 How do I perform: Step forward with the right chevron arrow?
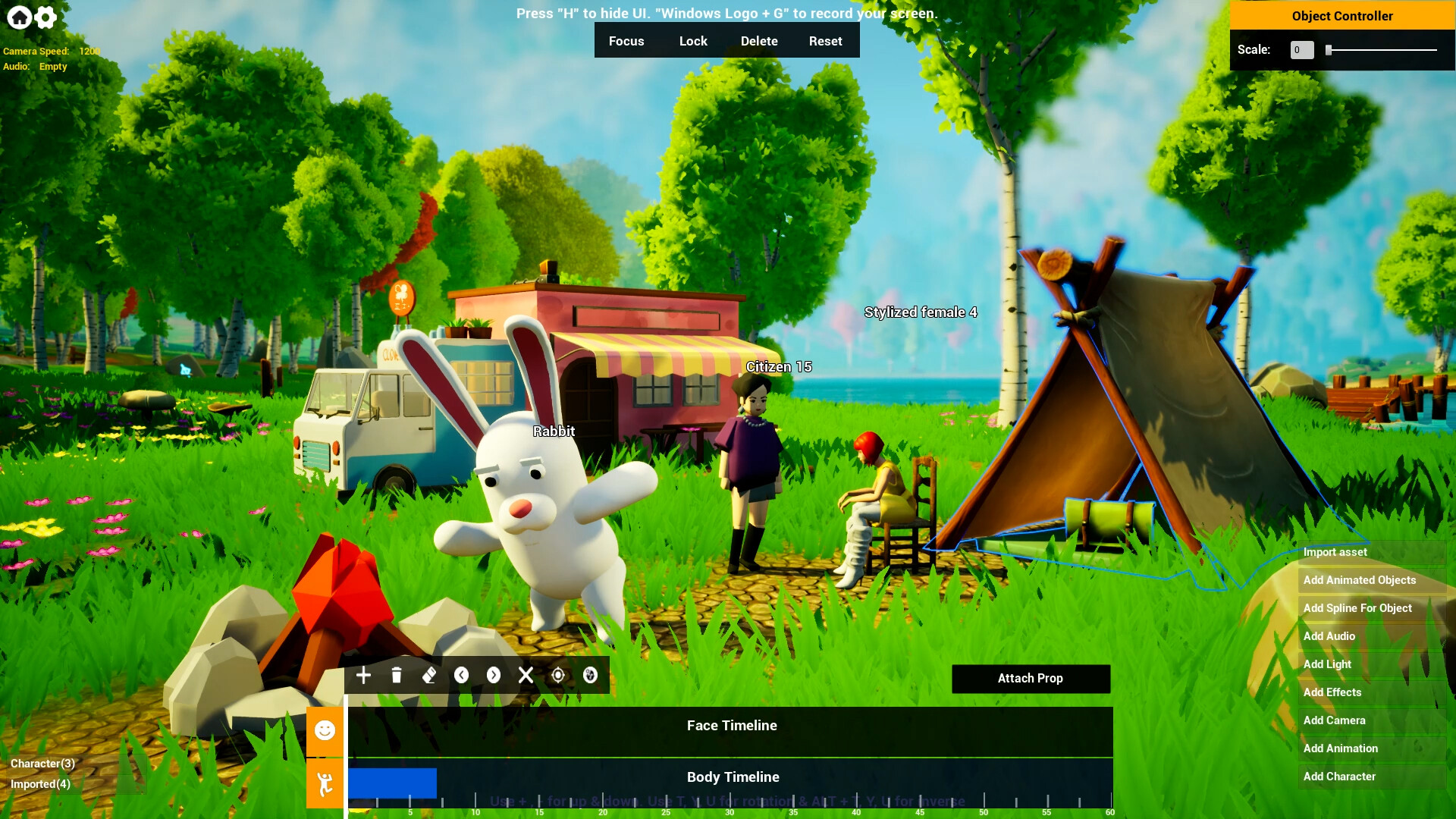494,675
